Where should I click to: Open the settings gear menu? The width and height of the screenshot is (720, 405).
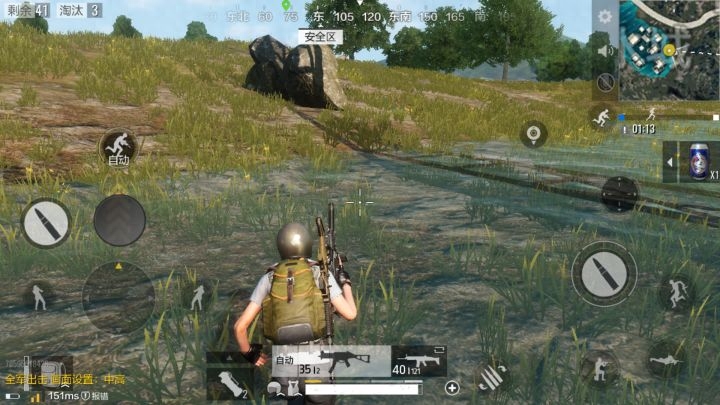click(x=603, y=17)
